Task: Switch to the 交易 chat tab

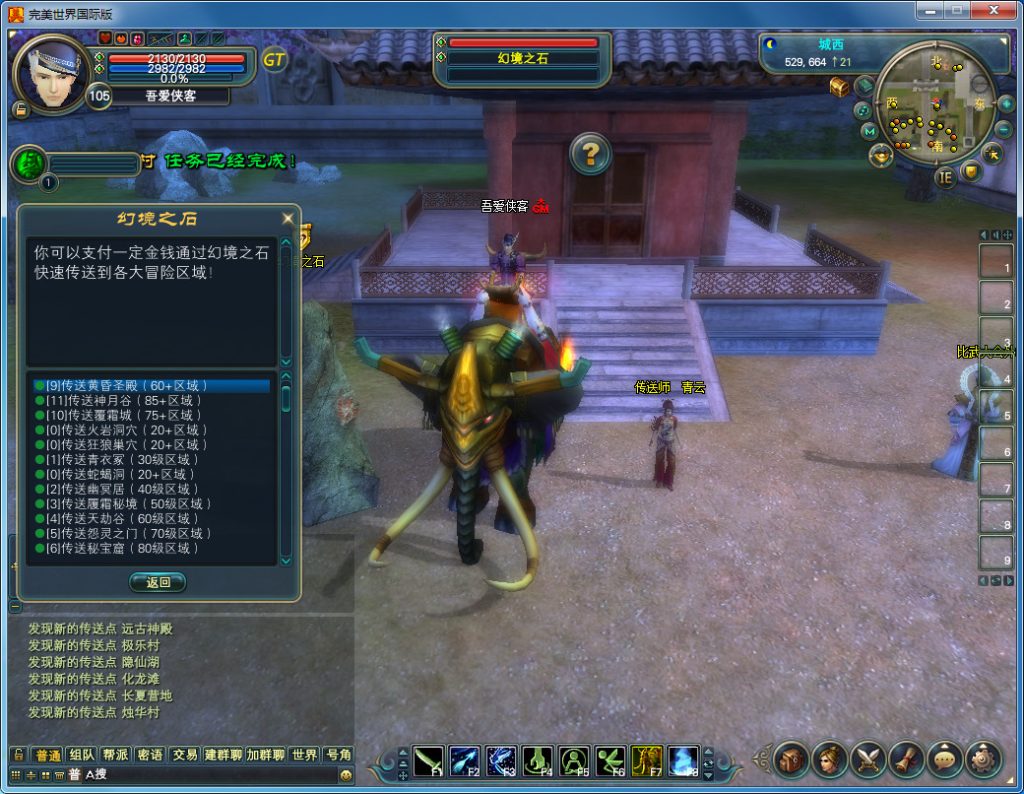Action: pyautogui.click(x=184, y=755)
